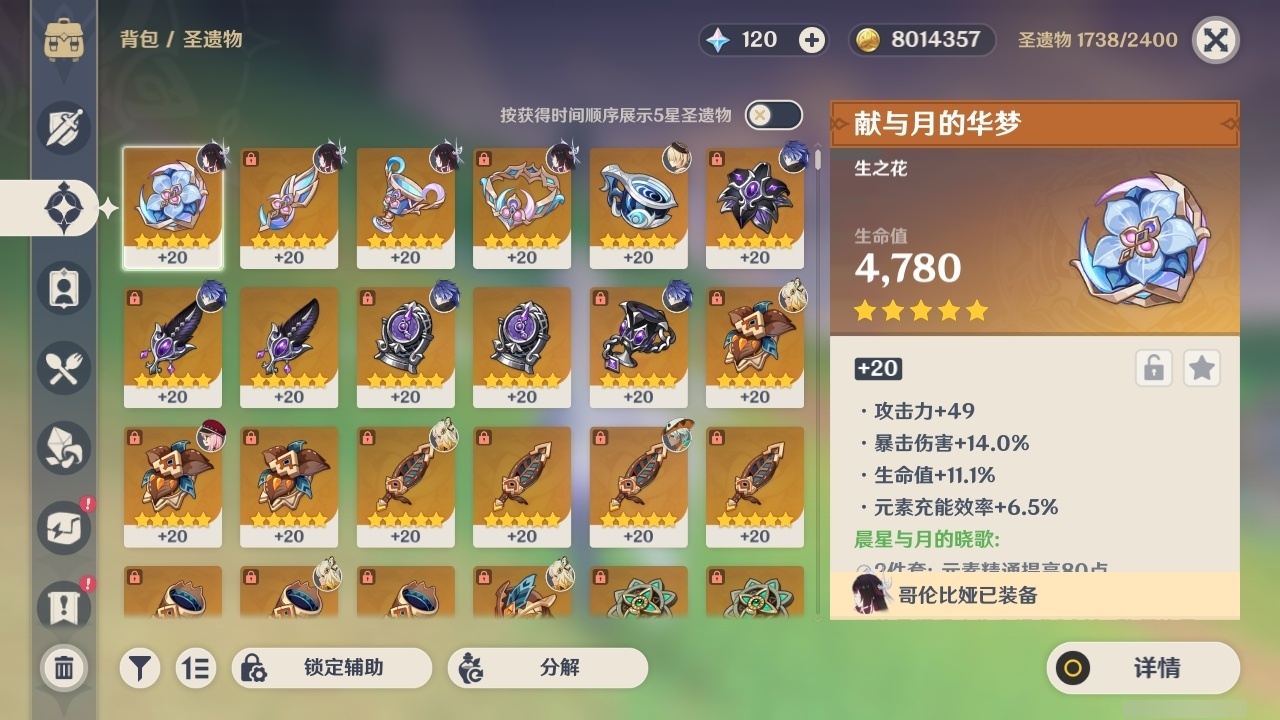
Task: Open the artifact filter funnel icon
Action: coord(140,668)
